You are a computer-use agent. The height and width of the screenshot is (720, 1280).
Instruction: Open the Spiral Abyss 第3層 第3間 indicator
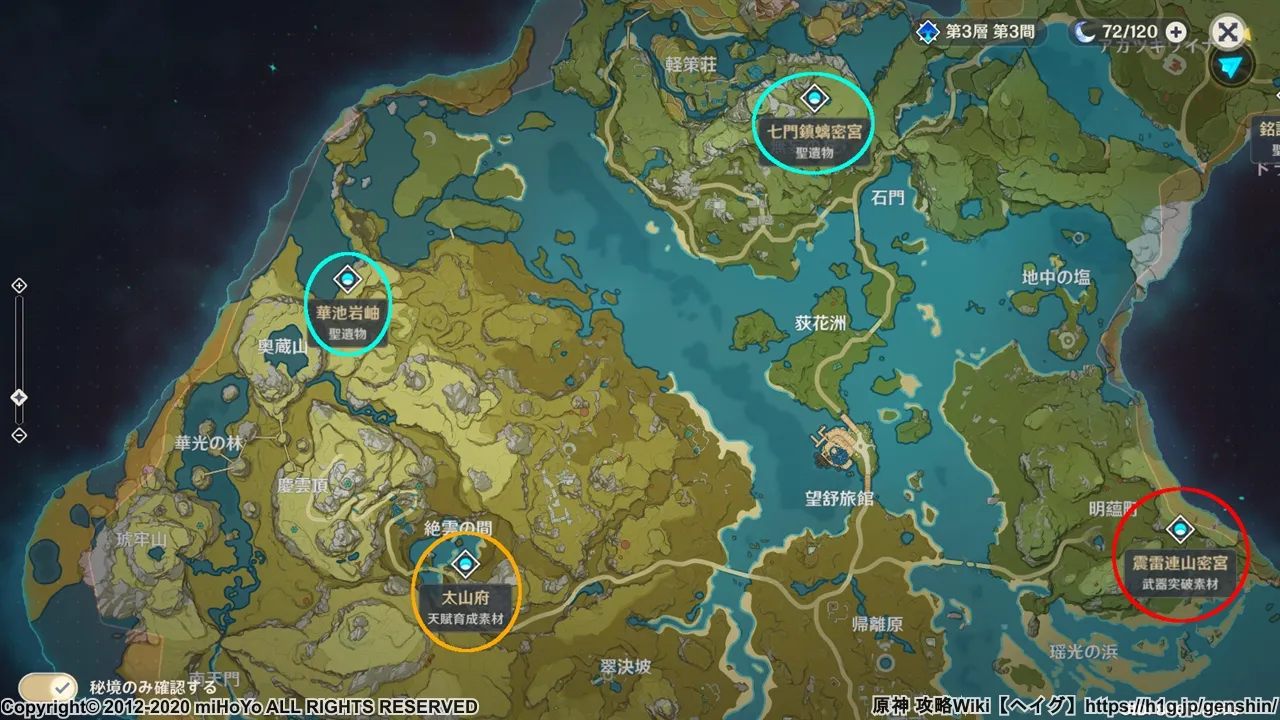[x=976, y=32]
